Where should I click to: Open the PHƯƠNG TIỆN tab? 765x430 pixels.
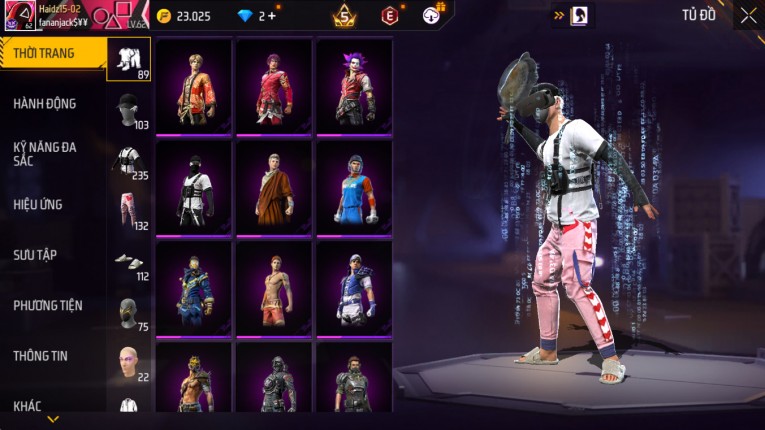pos(48,305)
